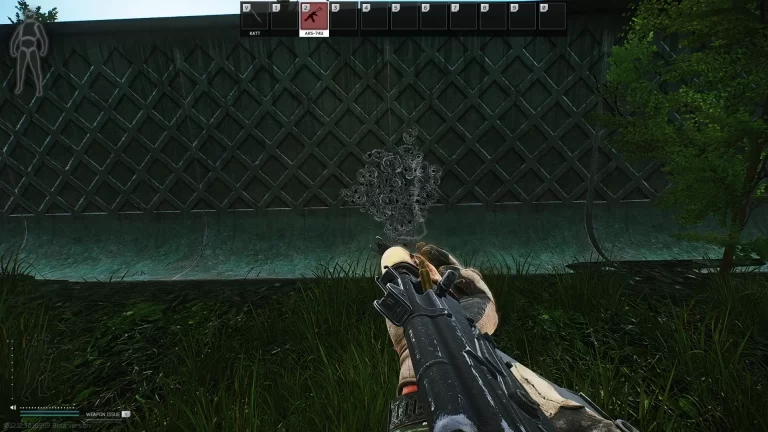The width and height of the screenshot is (768, 432).
Task: Select the AKS-74U rifle hotbar slot
Action: (x=314, y=17)
